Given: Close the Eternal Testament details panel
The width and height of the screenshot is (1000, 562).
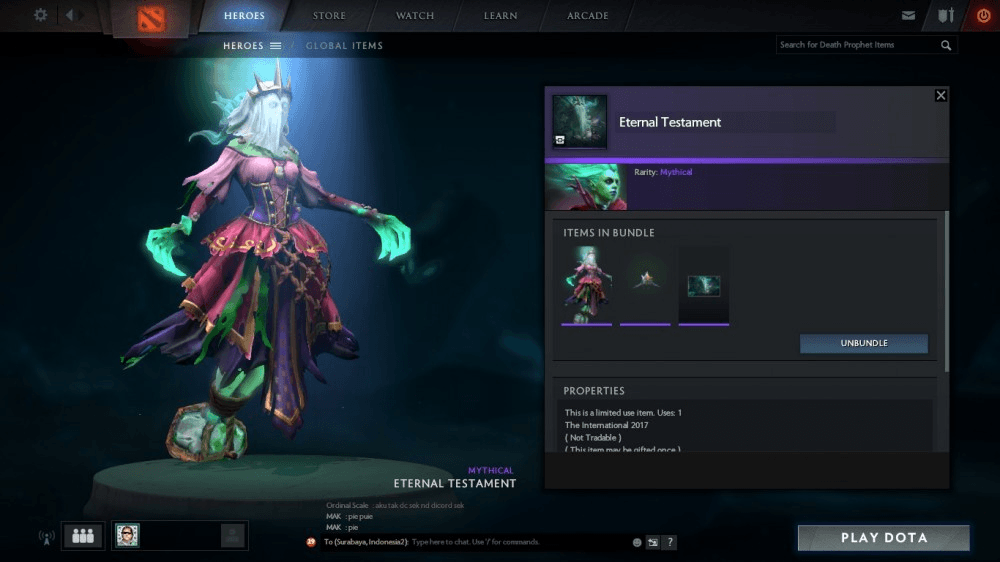Looking at the screenshot, I should click(940, 95).
